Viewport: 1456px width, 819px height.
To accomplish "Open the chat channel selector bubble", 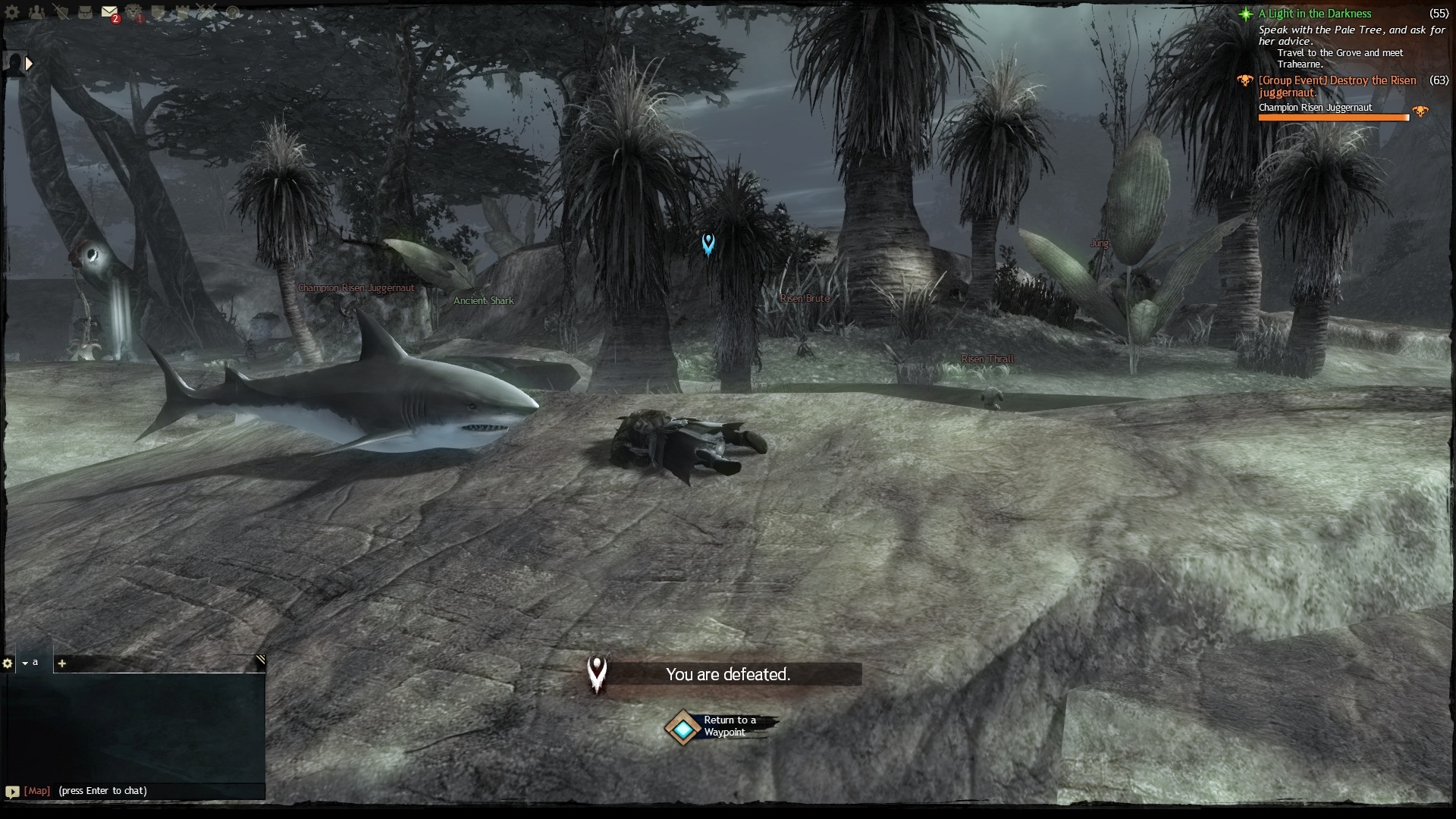I will pyautogui.click(x=12, y=792).
